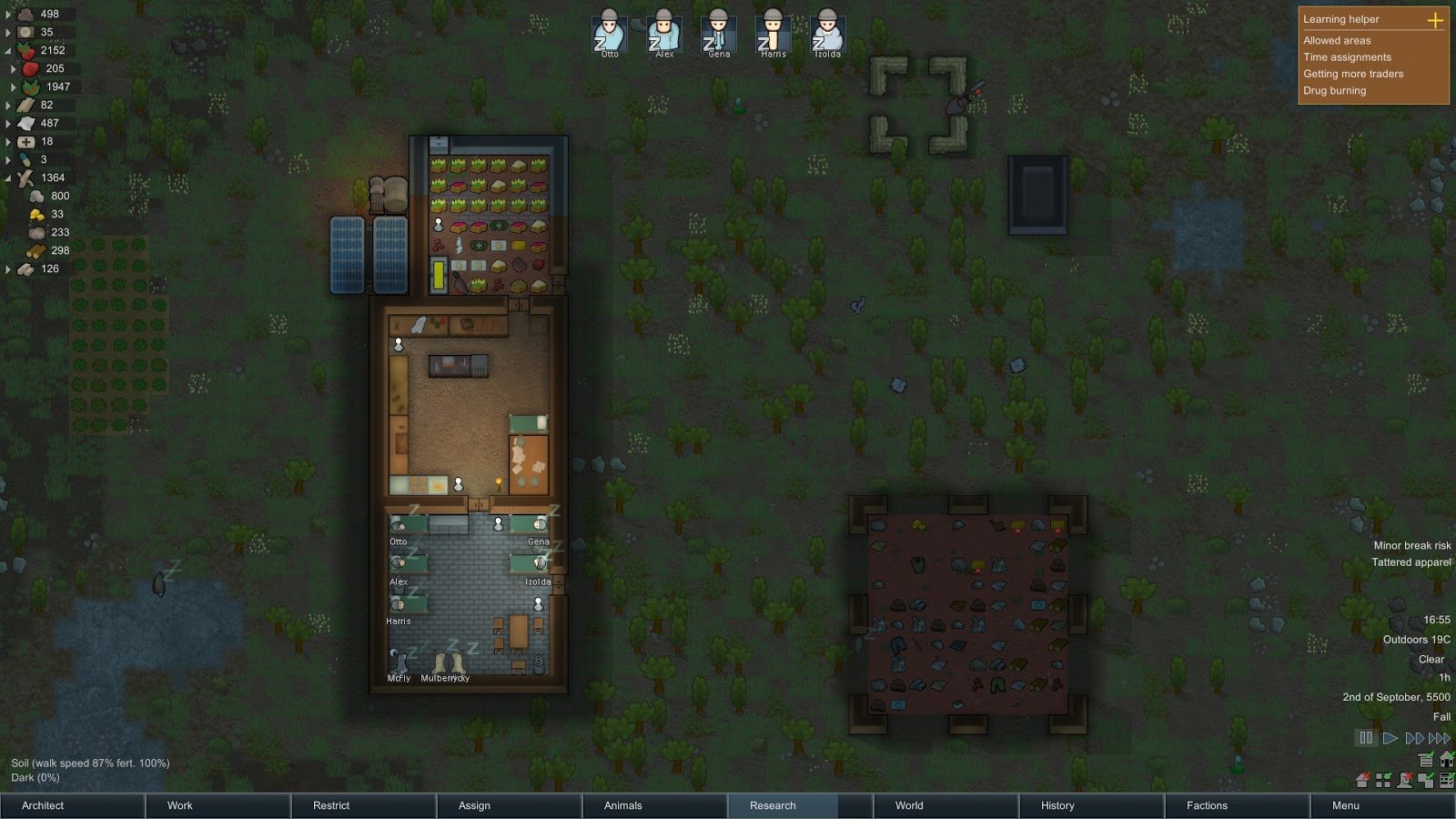Viewport: 1456px width, 819px height.
Task: Show the Animals tab
Action: click(654, 805)
